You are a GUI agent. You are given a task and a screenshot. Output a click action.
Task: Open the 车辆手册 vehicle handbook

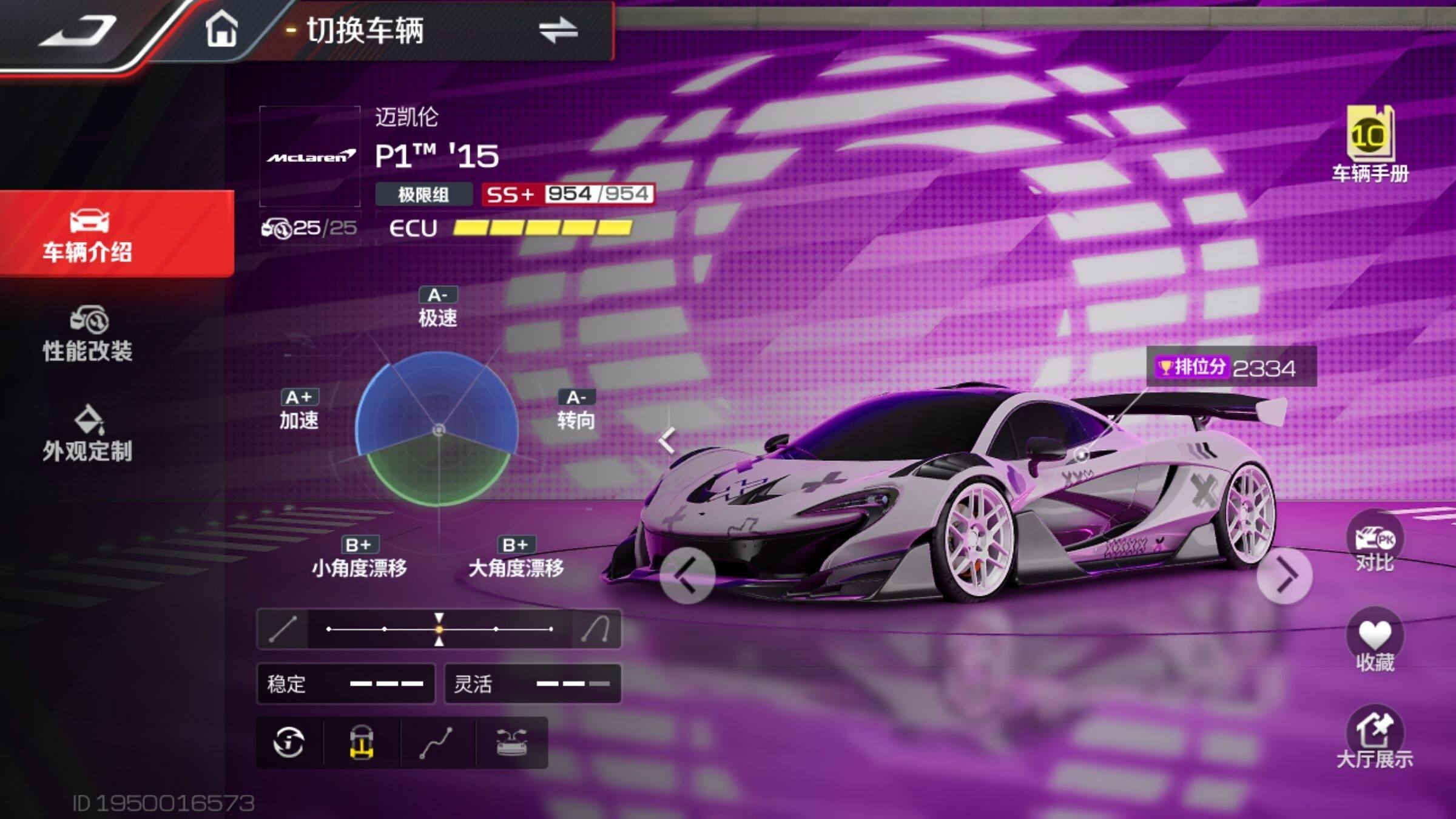(x=1370, y=144)
